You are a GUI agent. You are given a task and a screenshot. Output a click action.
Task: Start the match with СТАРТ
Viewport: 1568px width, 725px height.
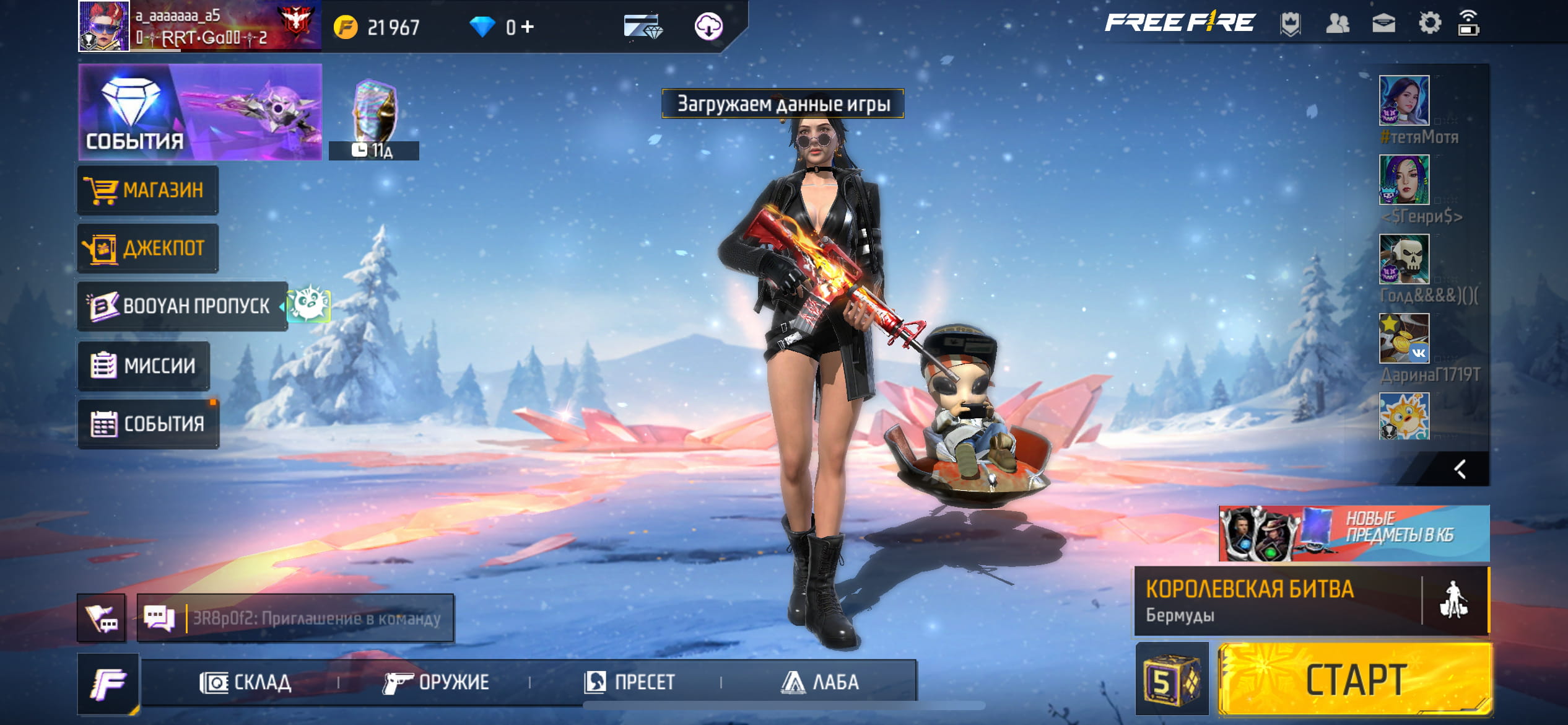point(1355,680)
